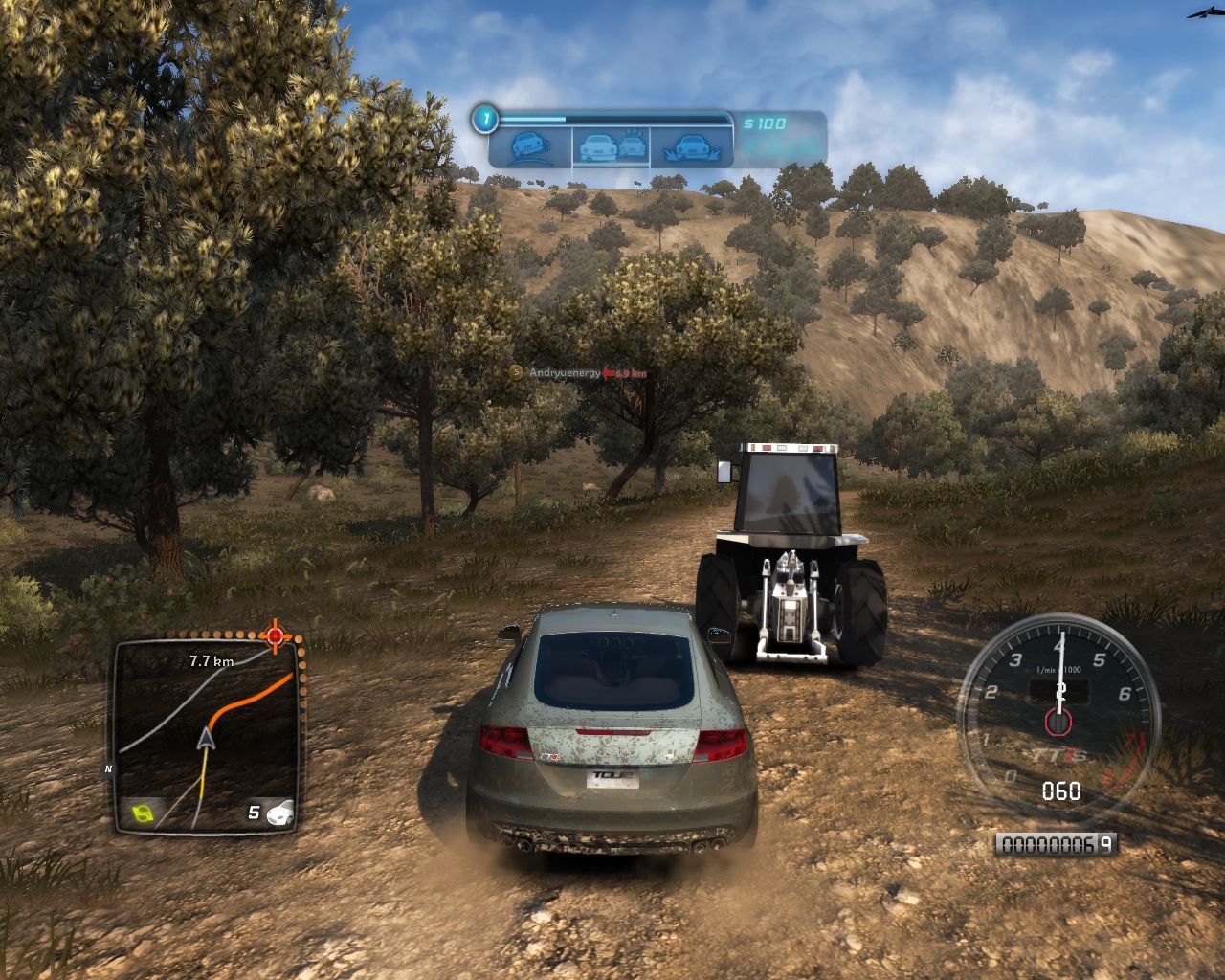Select the drifting car F.R.I.M. icon
Image resolution: width=1225 pixels, height=980 pixels.
[x=529, y=147]
